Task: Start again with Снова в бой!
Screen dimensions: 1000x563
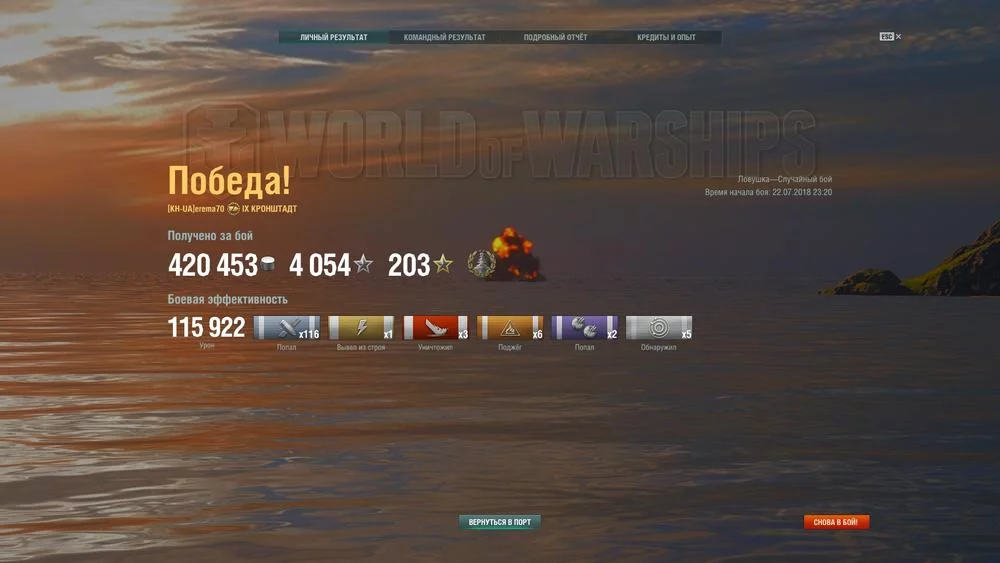Action: [x=836, y=522]
